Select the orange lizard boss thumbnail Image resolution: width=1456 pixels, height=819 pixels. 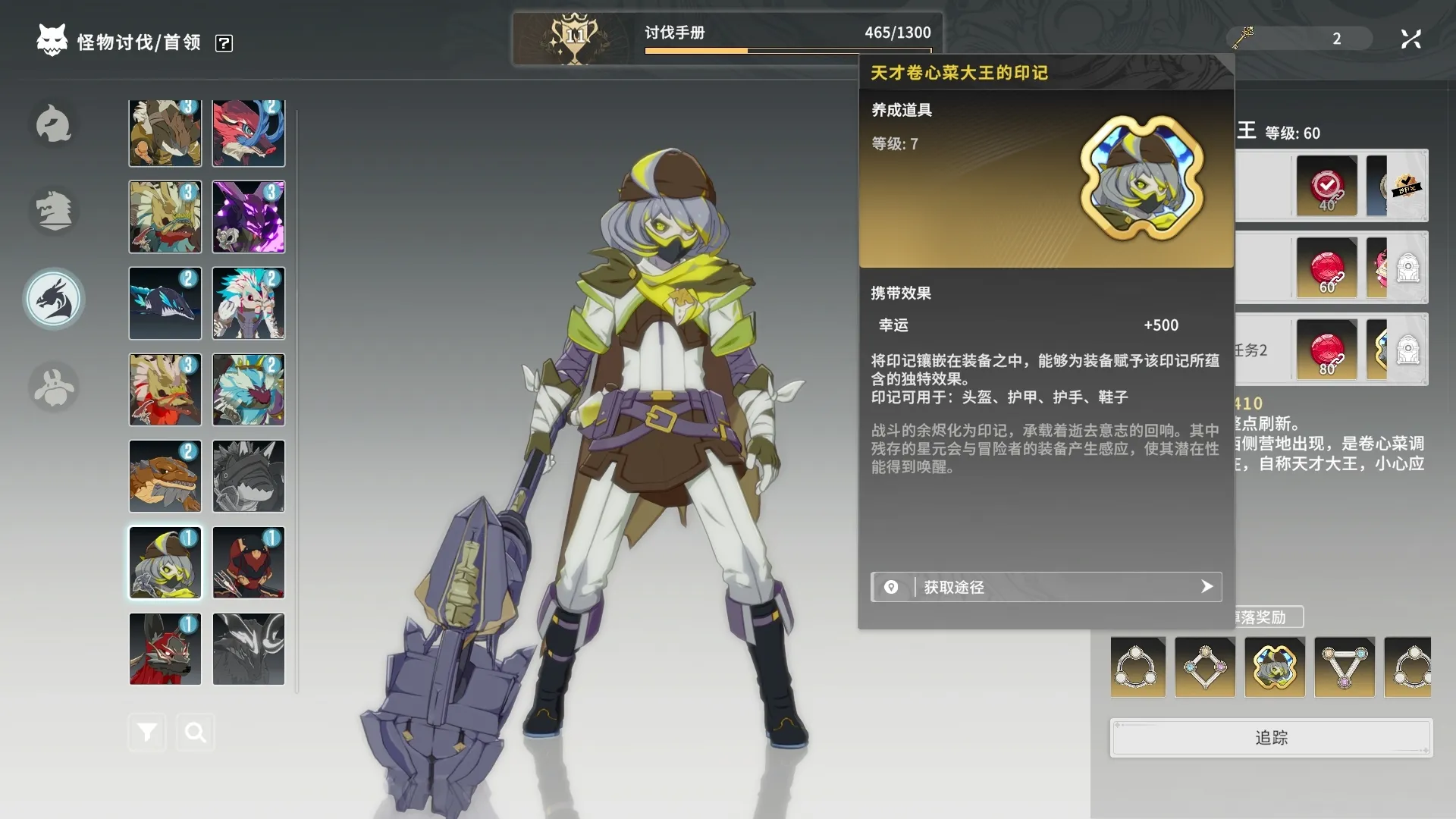pyautogui.click(x=165, y=476)
